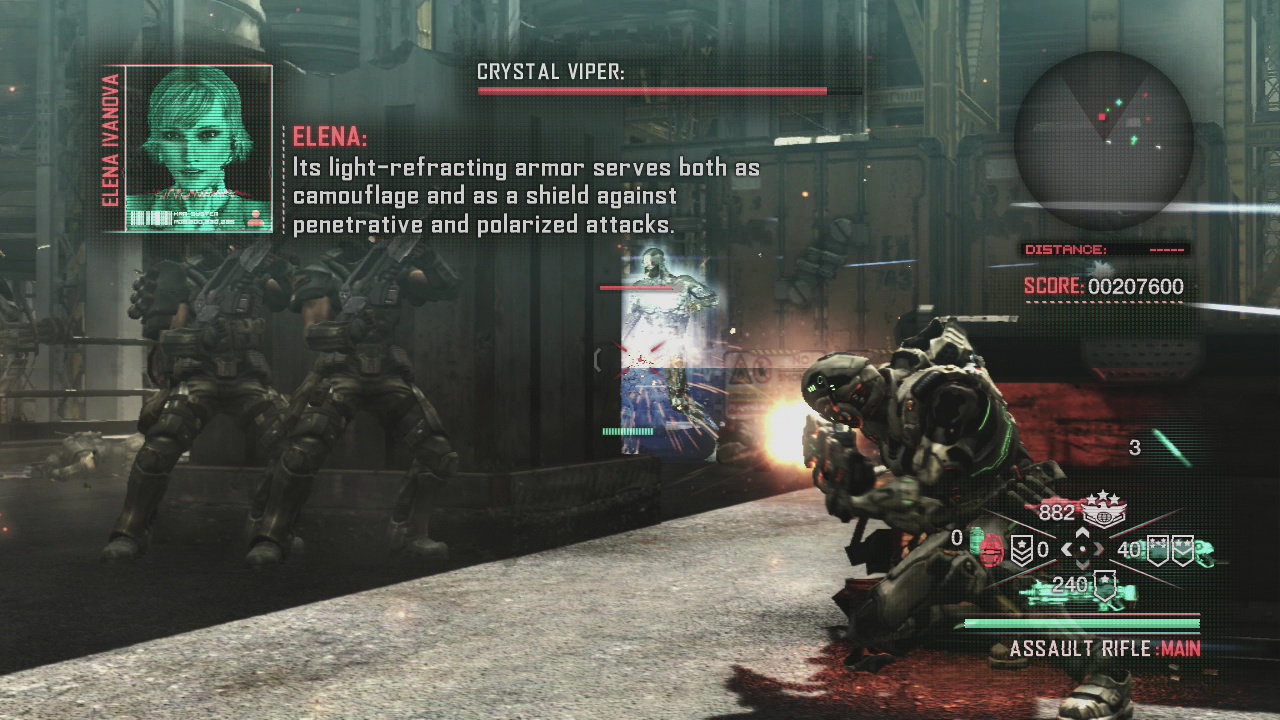Click the weapon wheel's center d-pad indicator
This screenshot has height=720, width=1280.
point(1081,549)
